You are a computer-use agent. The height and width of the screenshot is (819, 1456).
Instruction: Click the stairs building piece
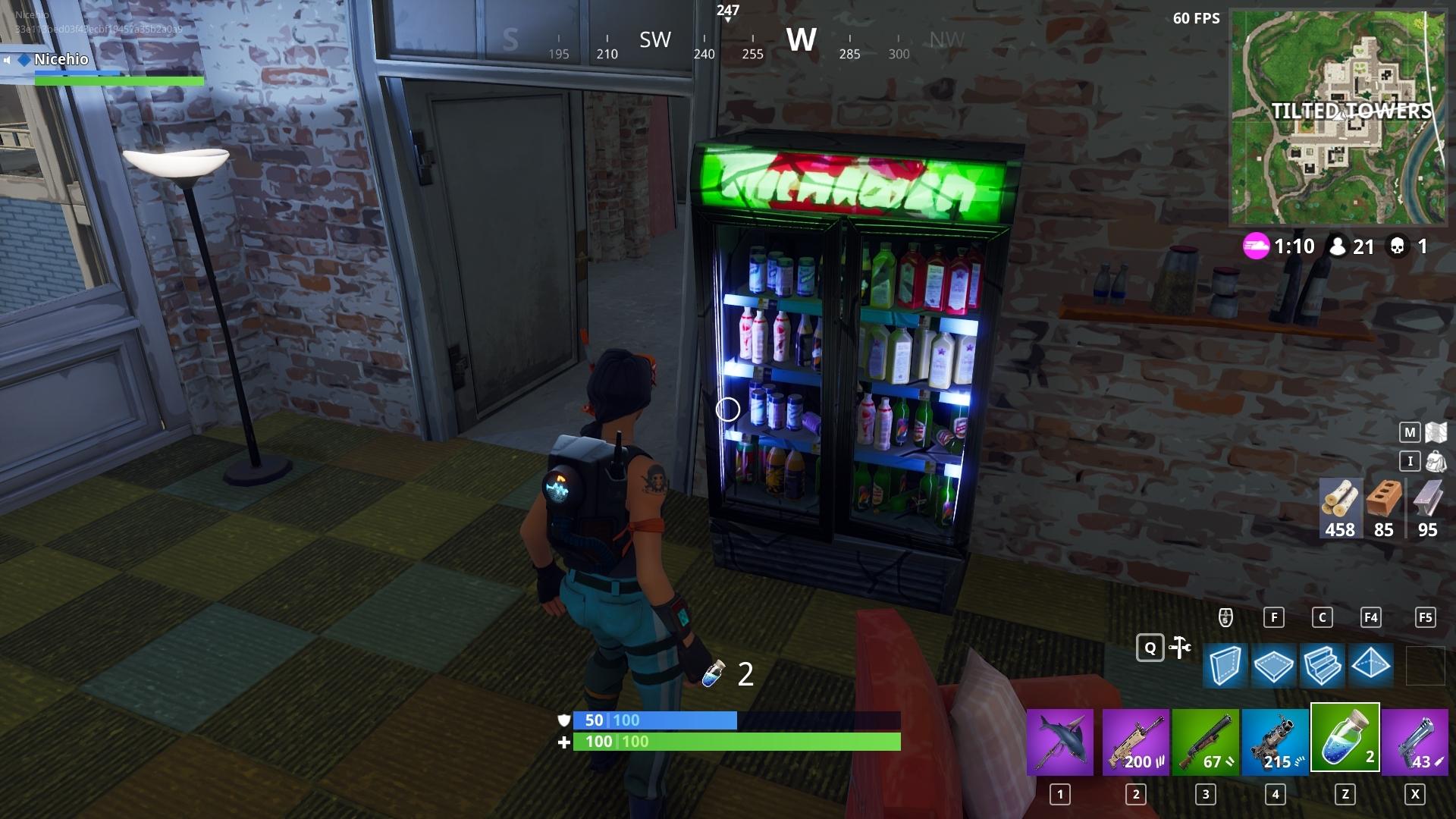(1321, 666)
